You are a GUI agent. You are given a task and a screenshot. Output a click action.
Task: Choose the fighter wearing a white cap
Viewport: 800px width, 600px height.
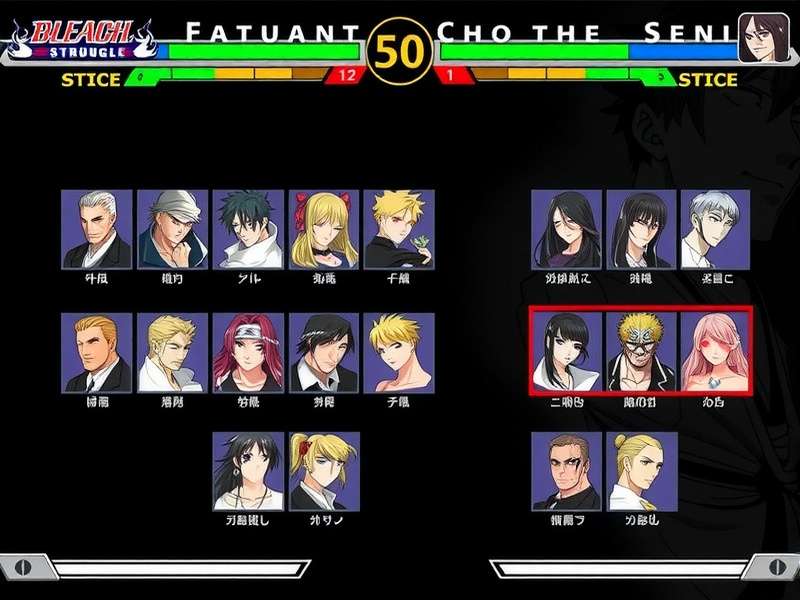click(x=172, y=229)
